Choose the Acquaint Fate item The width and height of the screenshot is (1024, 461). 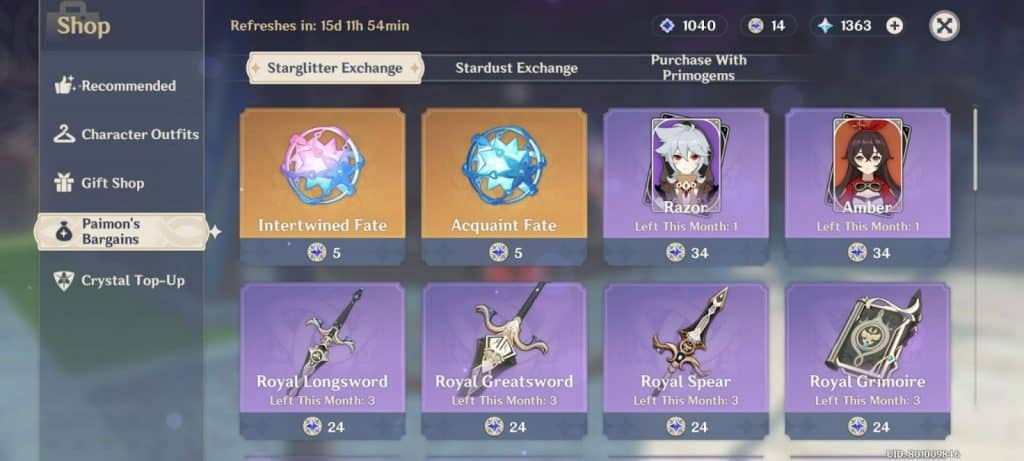(504, 185)
